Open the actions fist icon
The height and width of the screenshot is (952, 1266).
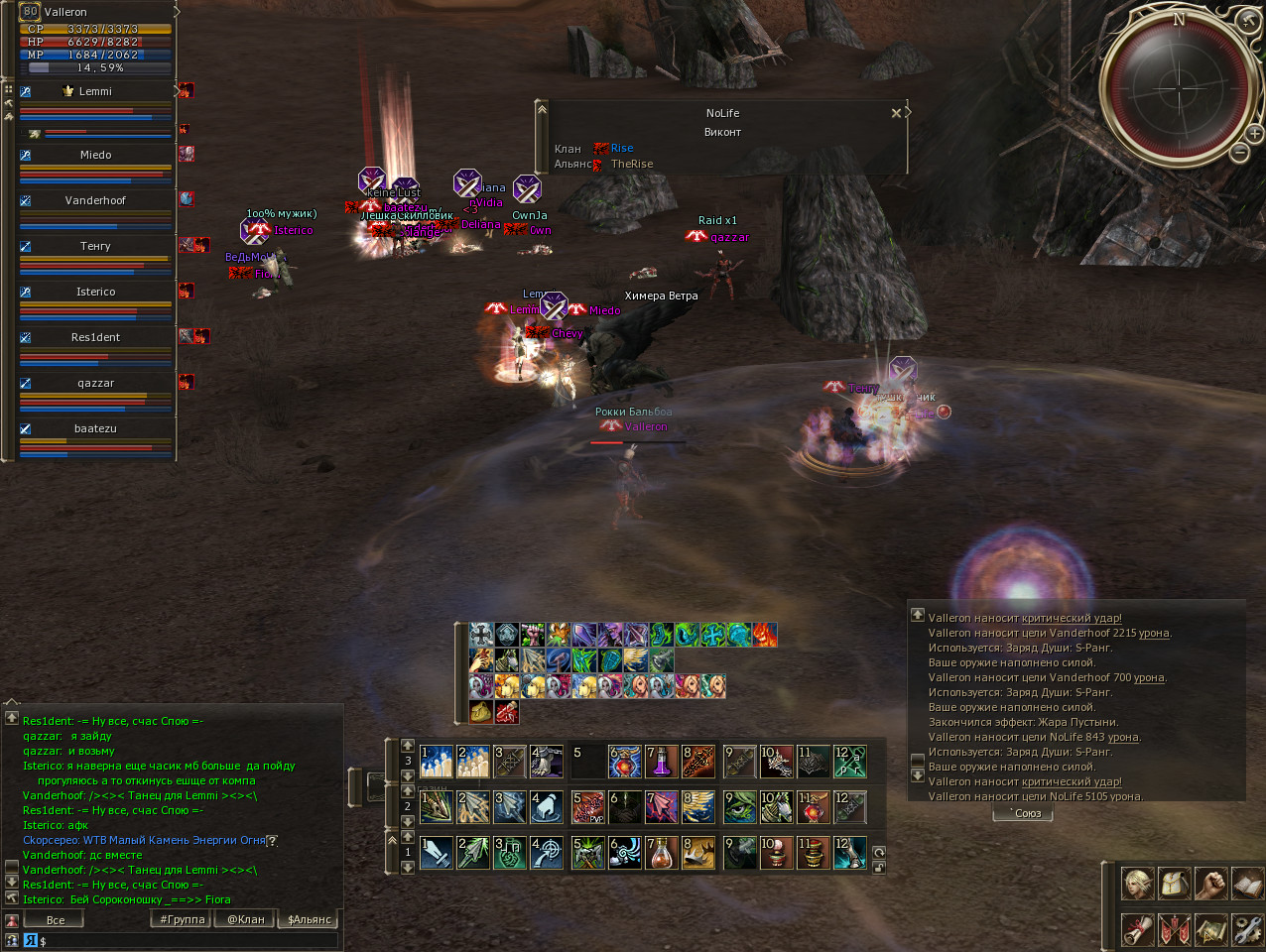point(1210,884)
